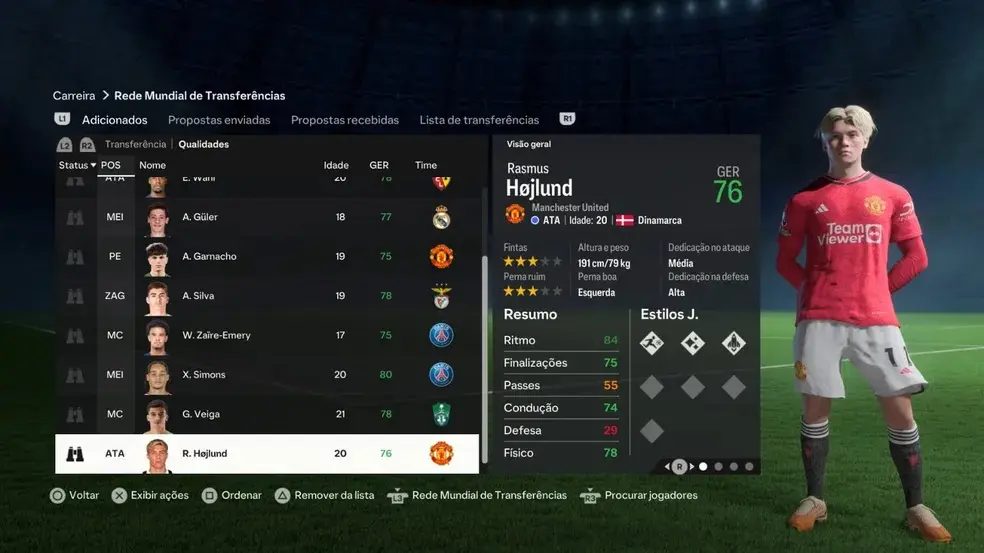
Task: Pick the A. Garnacho row
Action: tap(266, 256)
